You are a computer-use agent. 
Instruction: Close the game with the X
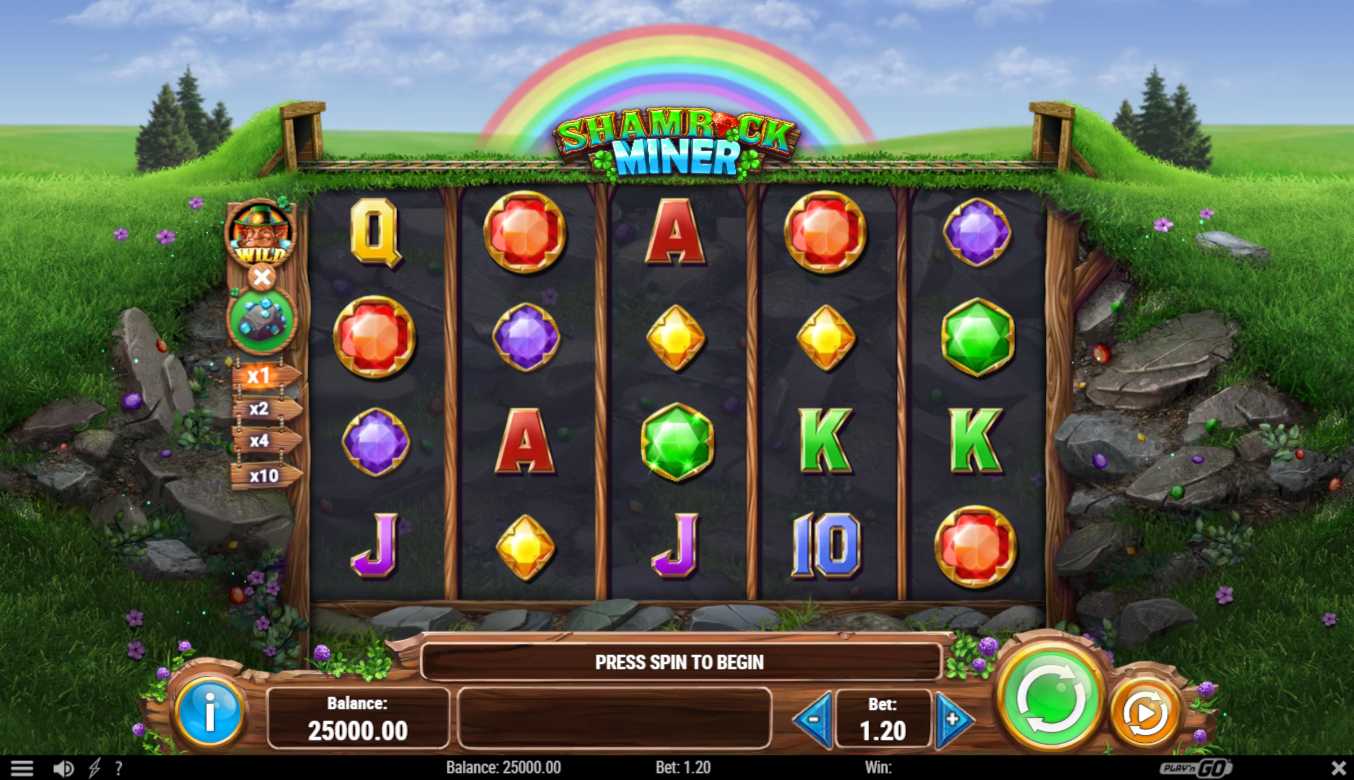click(x=1339, y=768)
